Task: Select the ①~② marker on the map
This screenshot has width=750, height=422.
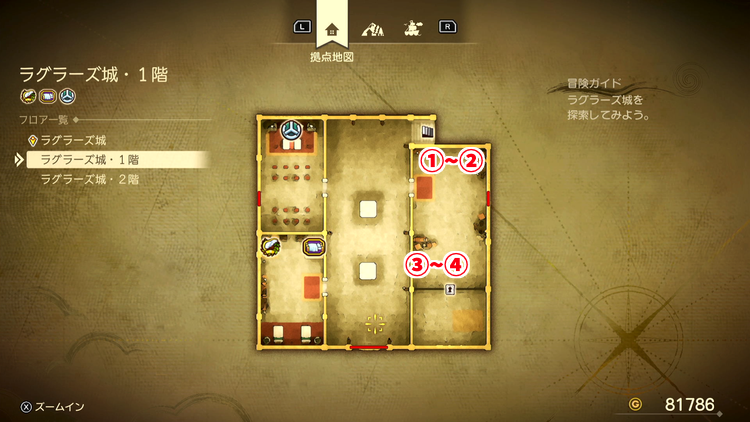Action: click(450, 160)
